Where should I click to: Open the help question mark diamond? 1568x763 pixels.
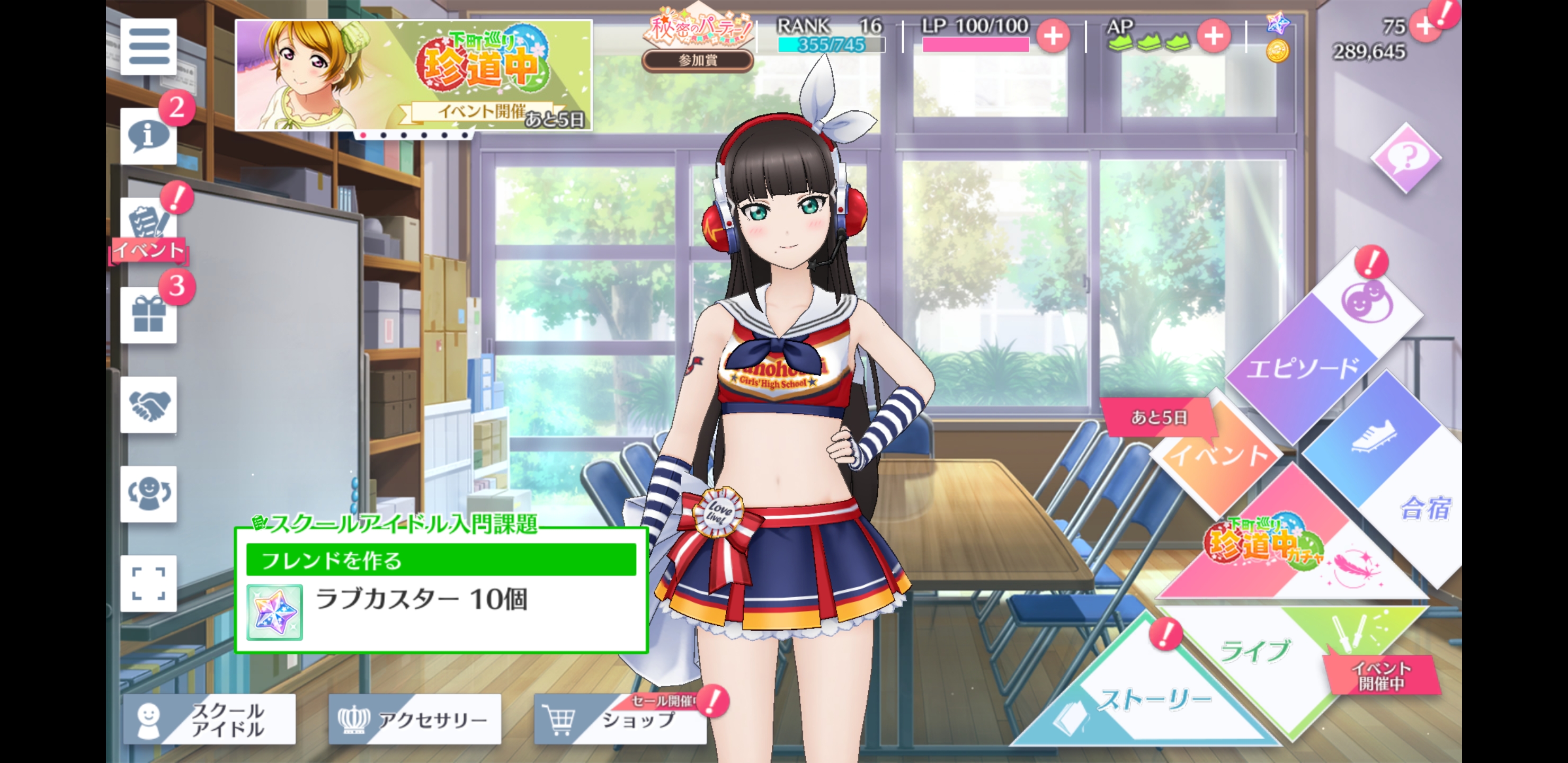pyautogui.click(x=1405, y=158)
